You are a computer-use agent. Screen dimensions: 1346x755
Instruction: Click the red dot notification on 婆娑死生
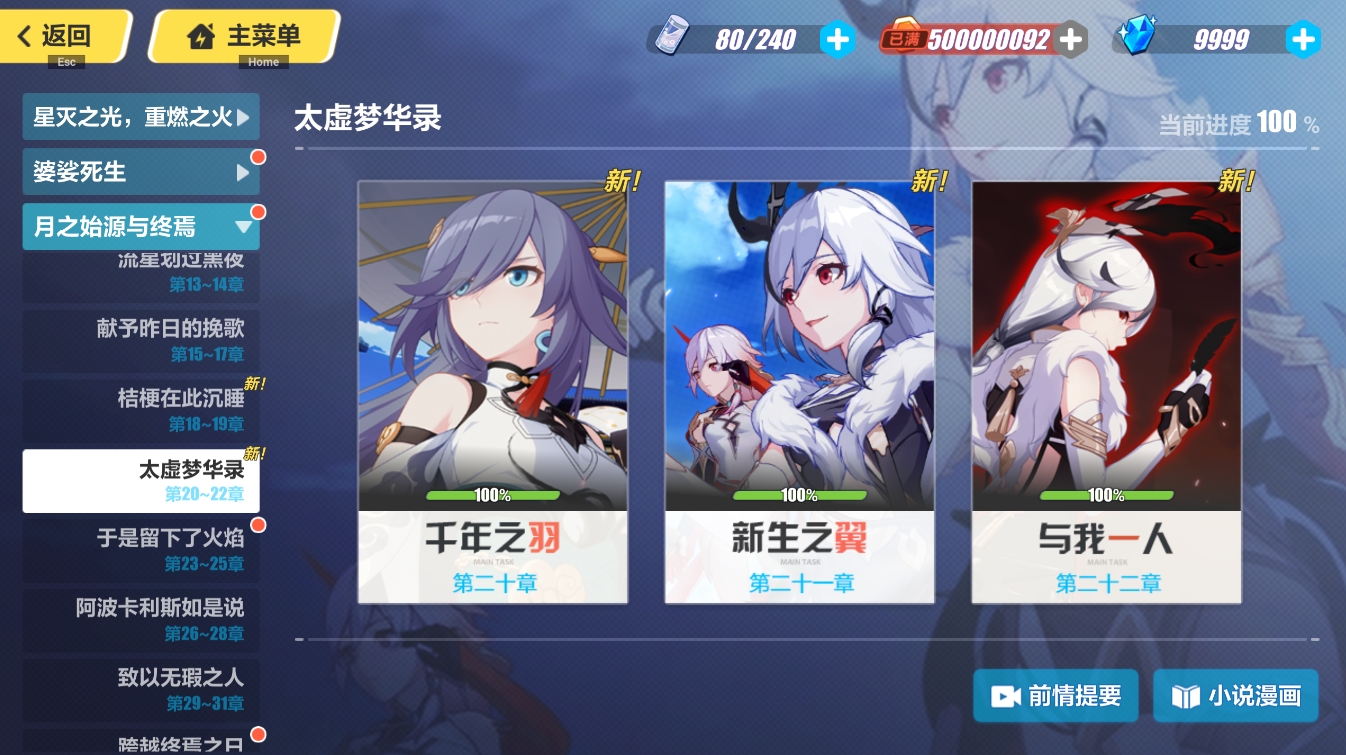click(x=258, y=157)
